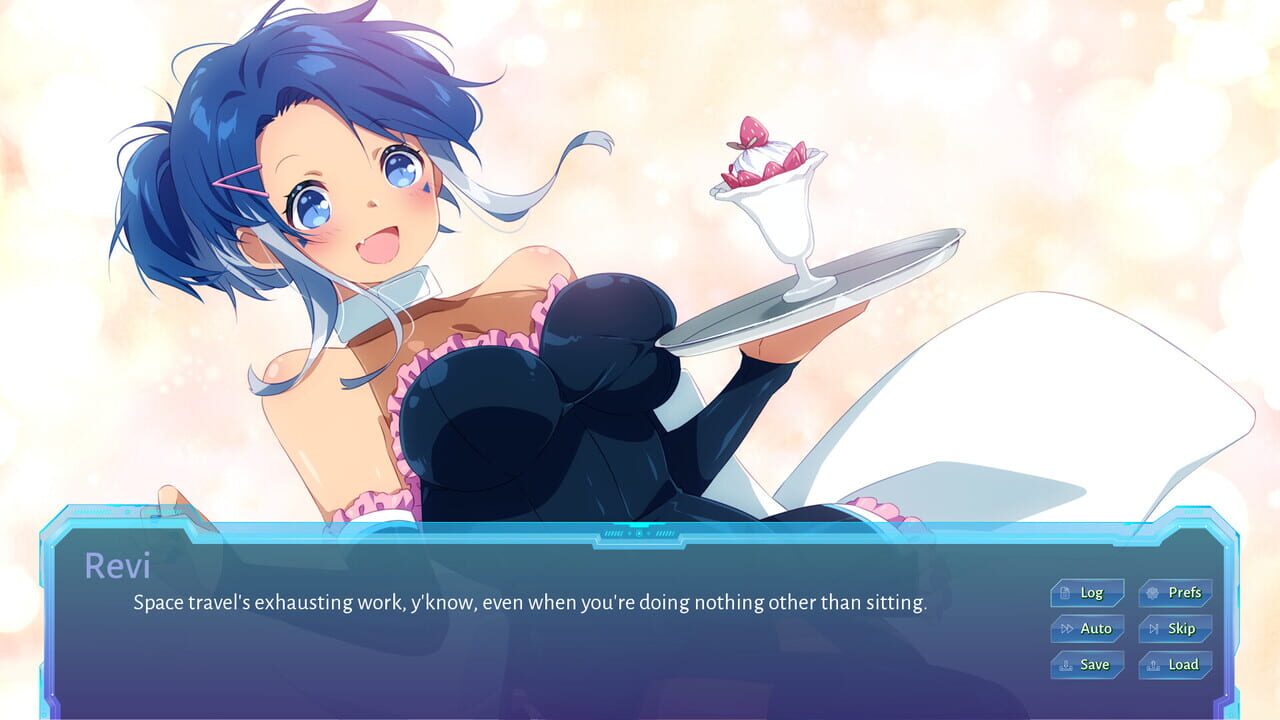Click the load icon beside the Load label

(x=1152, y=665)
